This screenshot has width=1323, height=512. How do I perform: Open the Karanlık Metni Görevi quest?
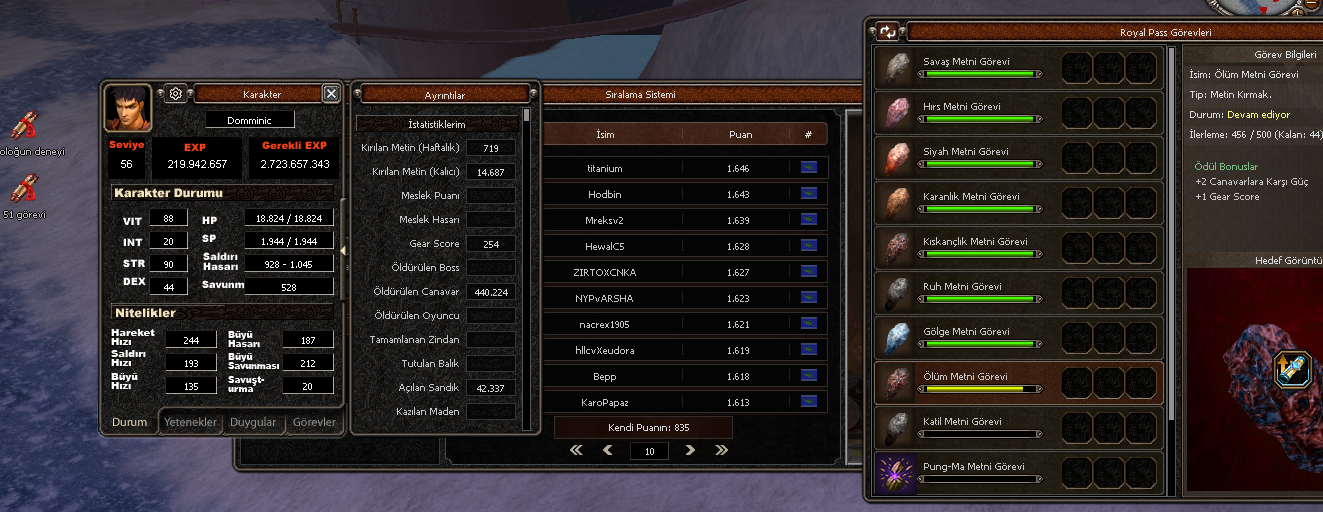point(1019,202)
